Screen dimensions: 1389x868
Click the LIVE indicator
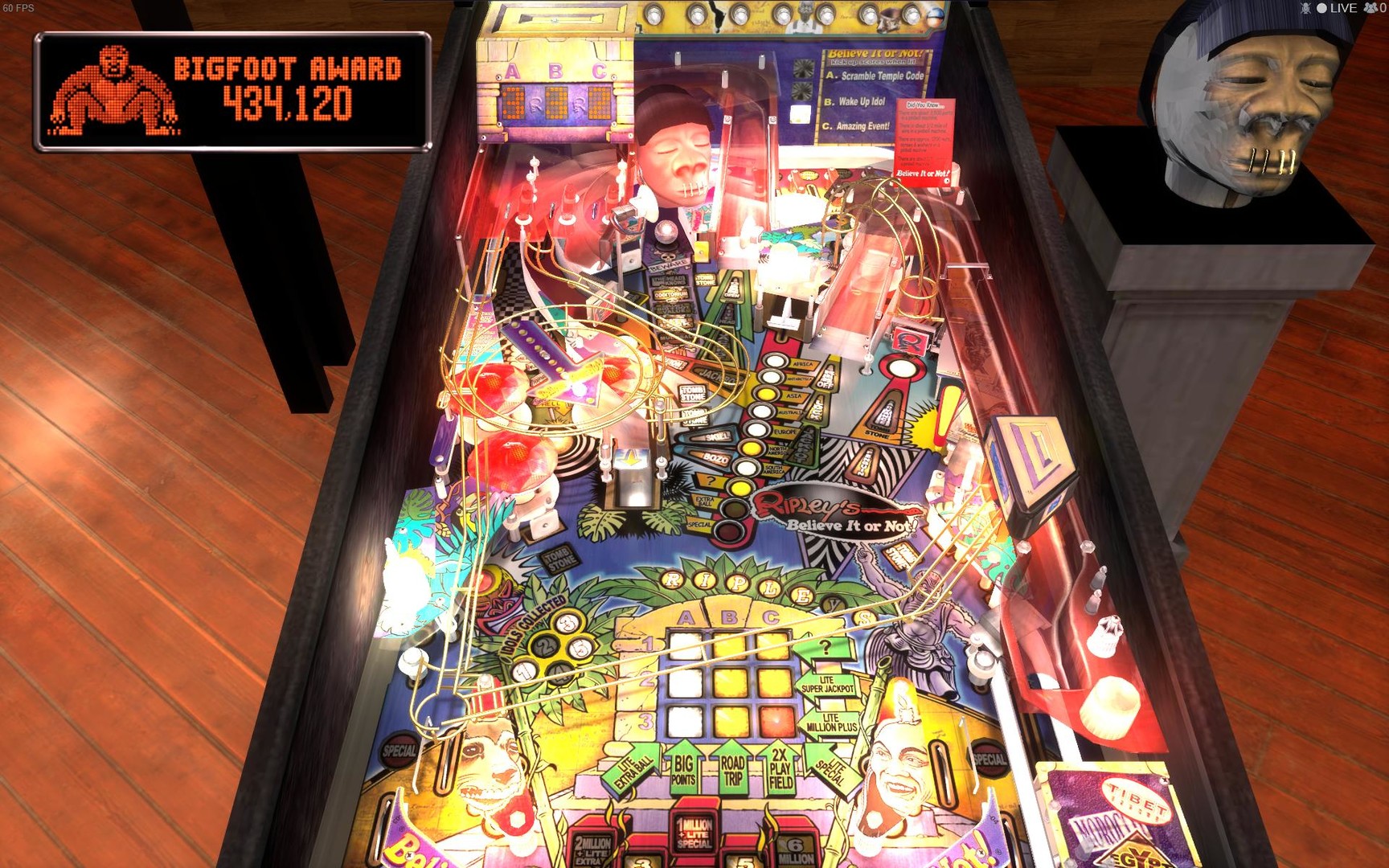(1338, 8)
